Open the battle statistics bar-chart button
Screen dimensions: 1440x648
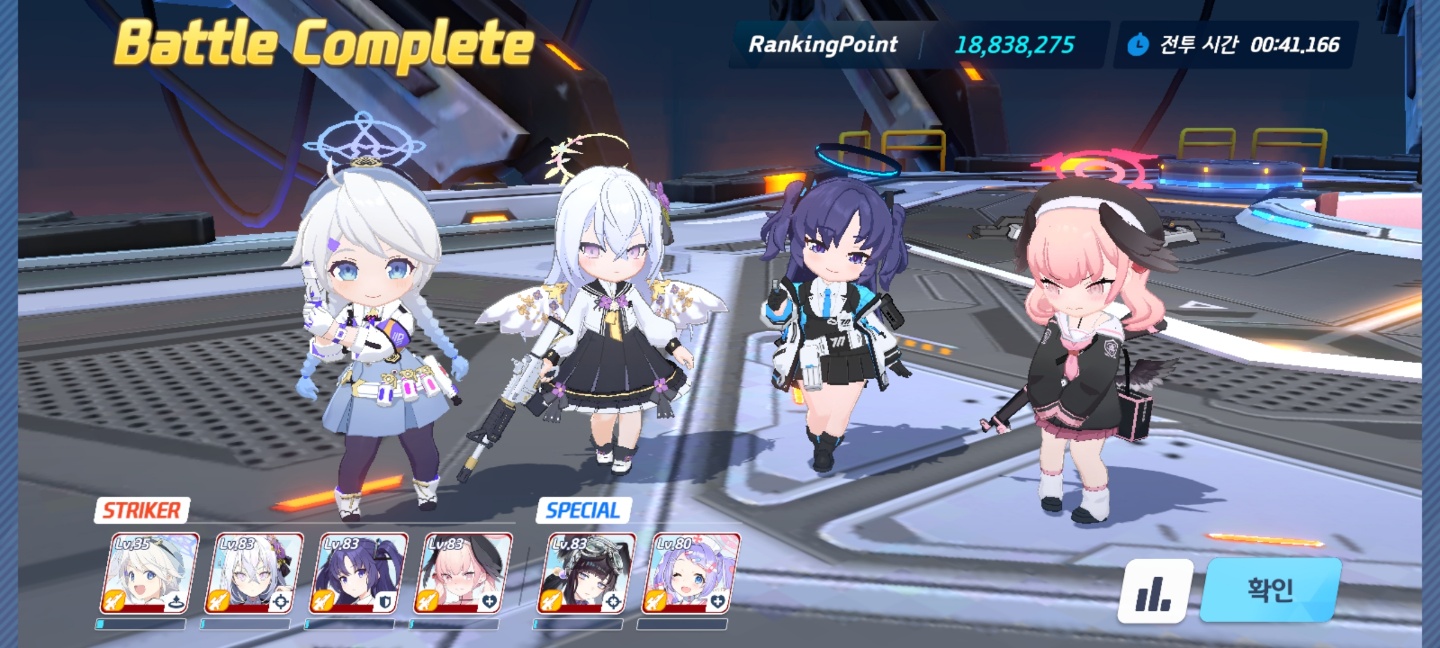[x=1155, y=592]
